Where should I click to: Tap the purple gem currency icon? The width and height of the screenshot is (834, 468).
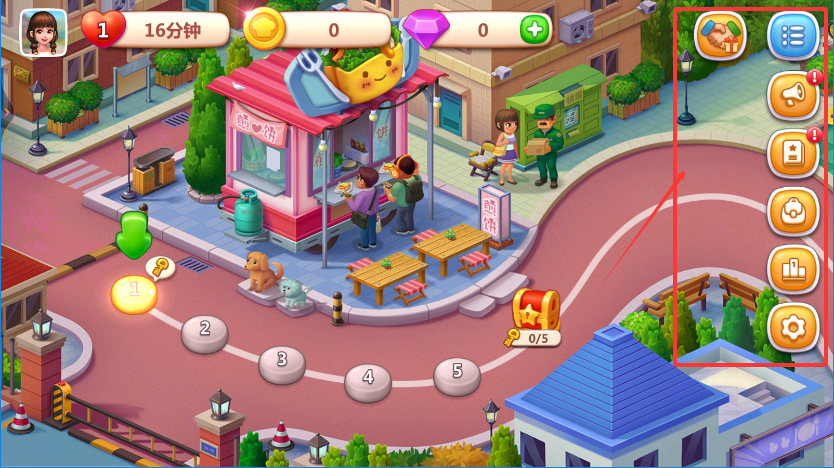pyautogui.click(x=425, y=30)
